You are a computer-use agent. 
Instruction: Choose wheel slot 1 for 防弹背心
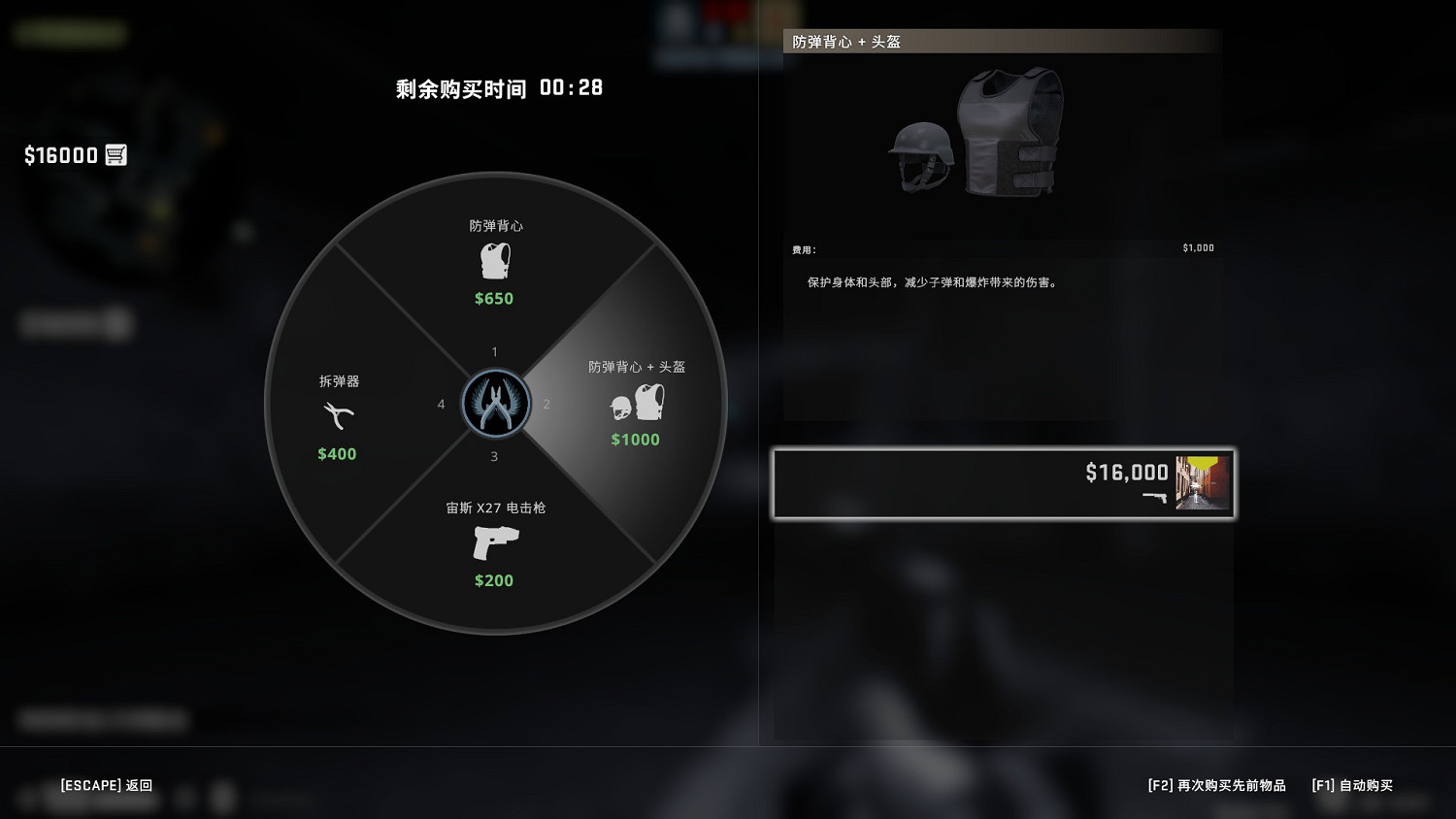494,352
